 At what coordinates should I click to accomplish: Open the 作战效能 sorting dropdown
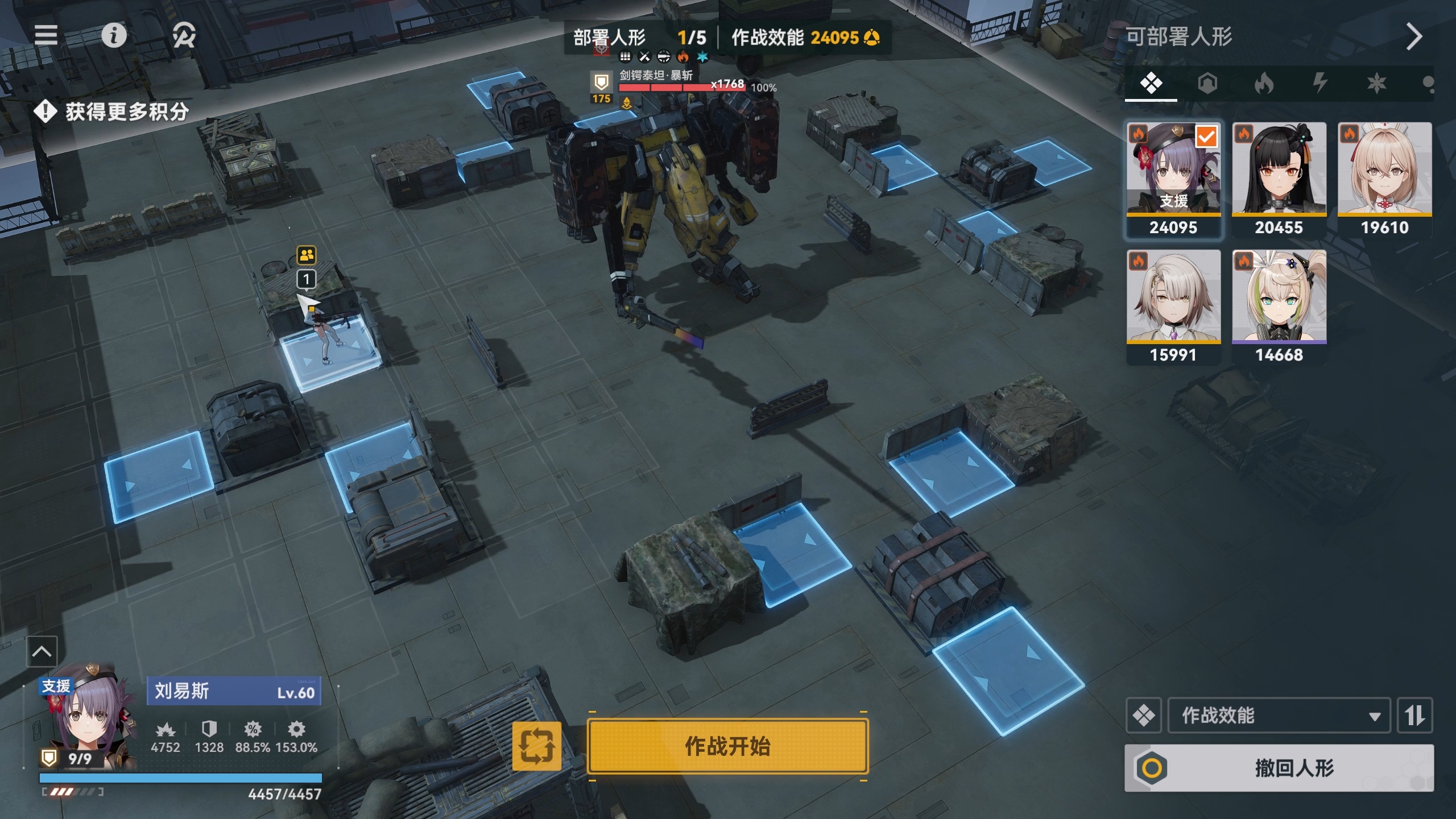pos(1277,715)
